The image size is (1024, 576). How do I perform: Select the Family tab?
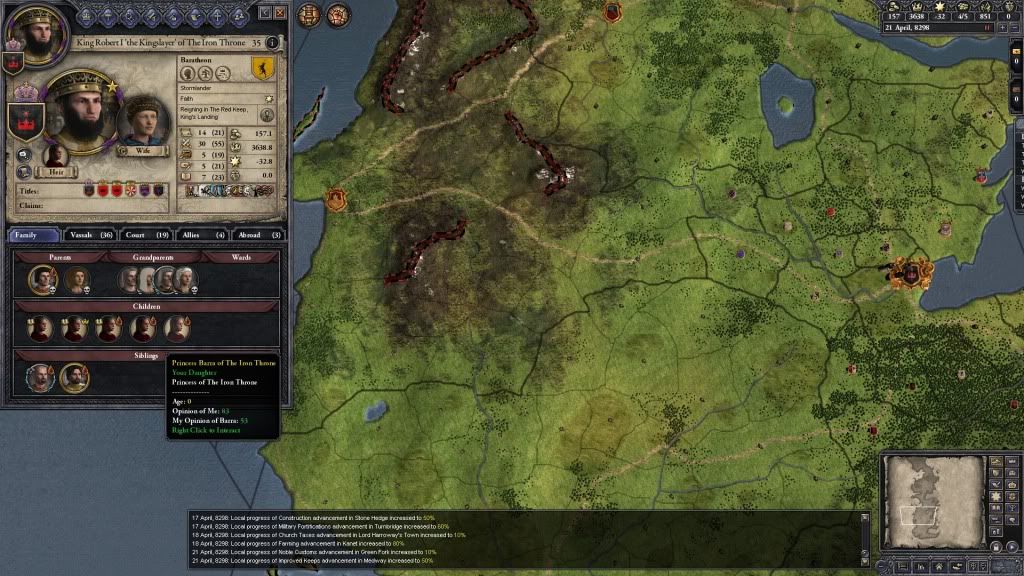pyautogui.click(x=32, y=234)
